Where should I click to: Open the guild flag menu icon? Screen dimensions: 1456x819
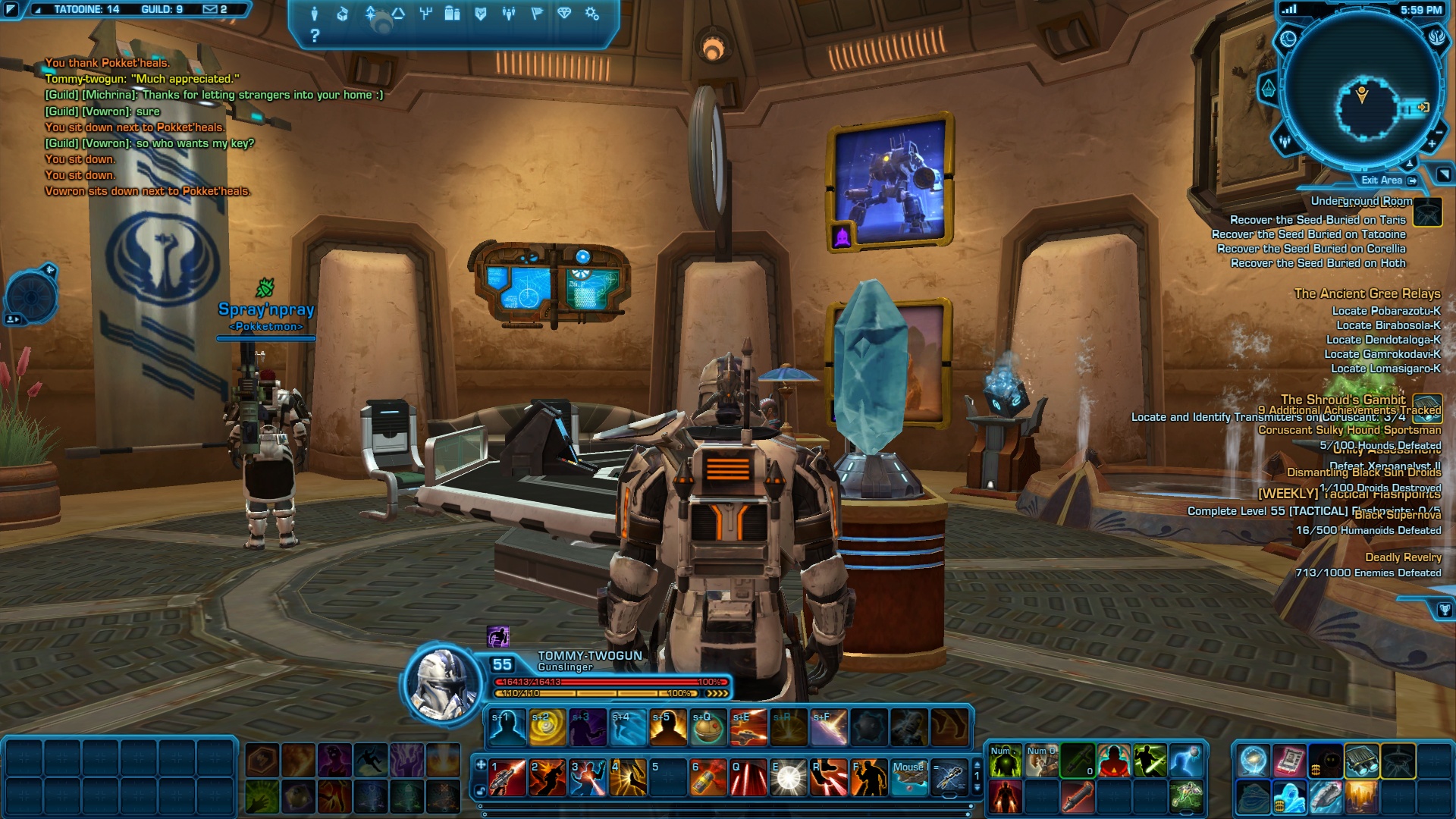click(x=536, y=14)
